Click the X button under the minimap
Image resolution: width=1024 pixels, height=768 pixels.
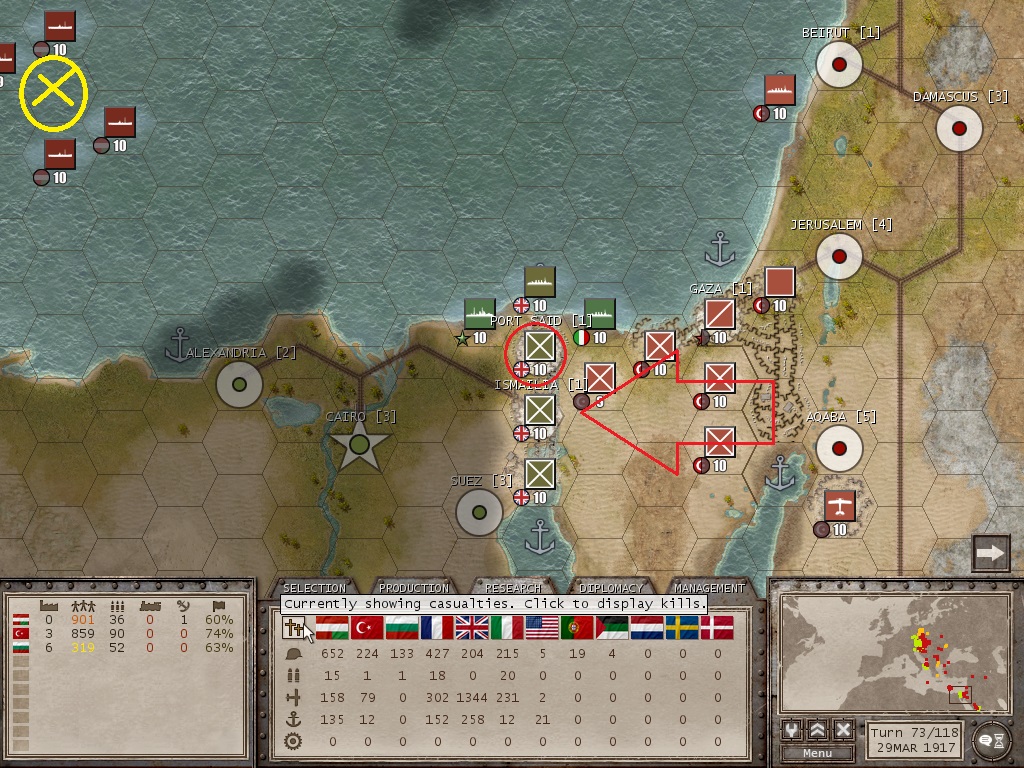tap(843, 730)
